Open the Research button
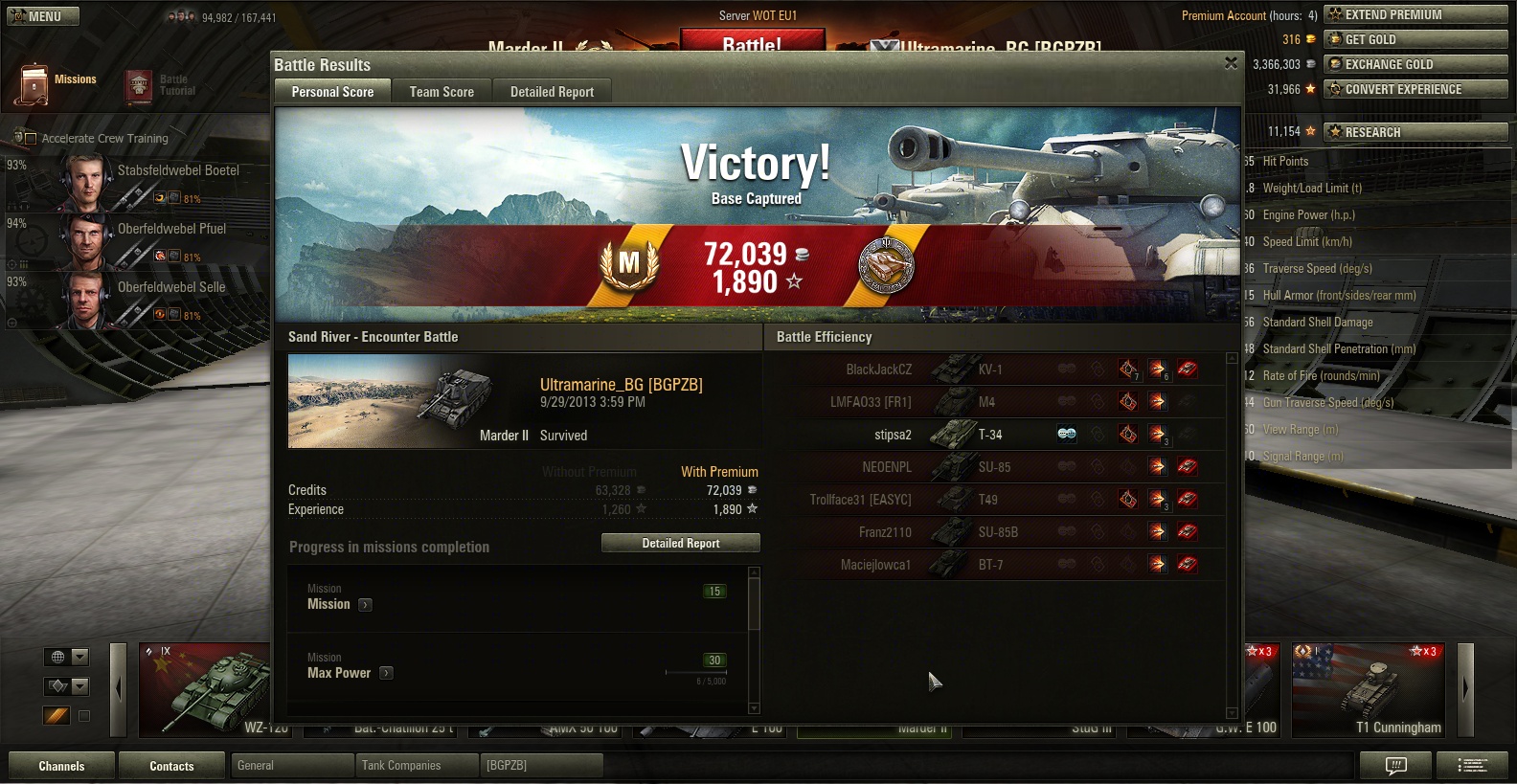1517x784 pixels. point(1415,132)
